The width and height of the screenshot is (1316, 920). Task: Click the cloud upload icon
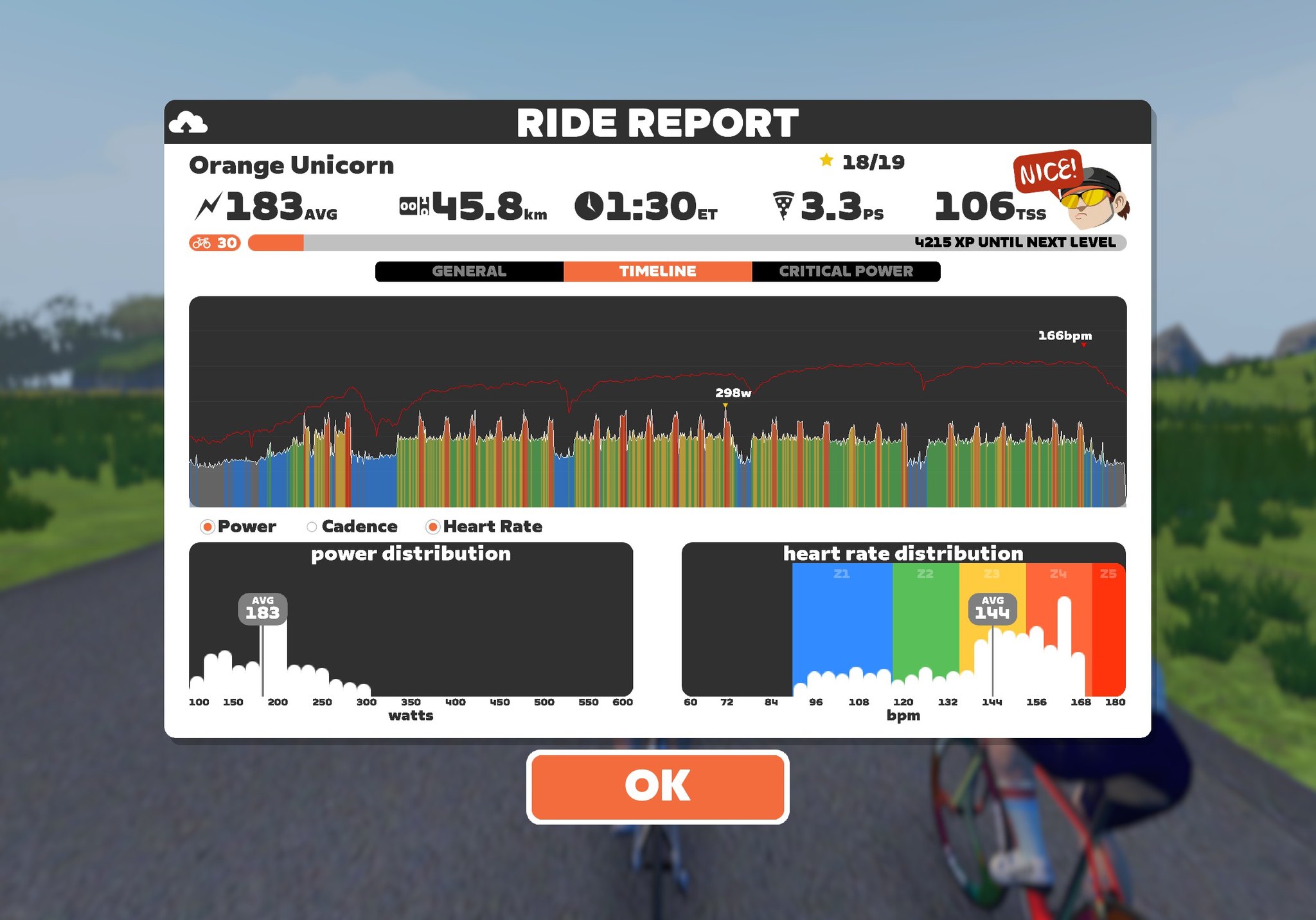coord(188,122)
